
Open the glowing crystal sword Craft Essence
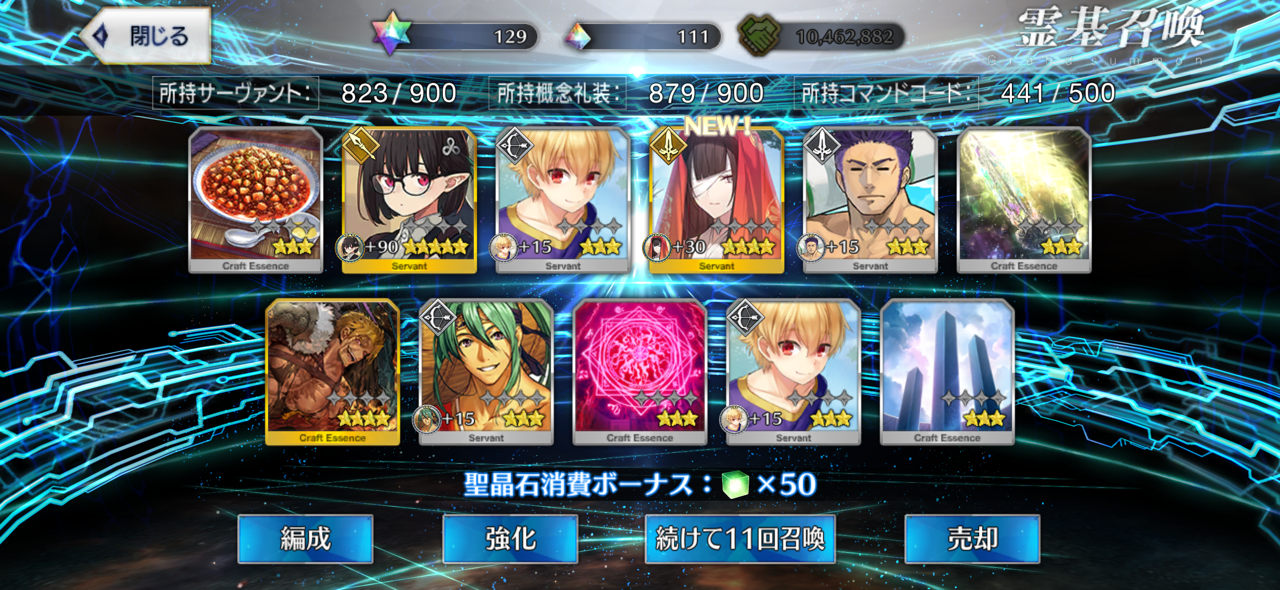(1024, 199)
